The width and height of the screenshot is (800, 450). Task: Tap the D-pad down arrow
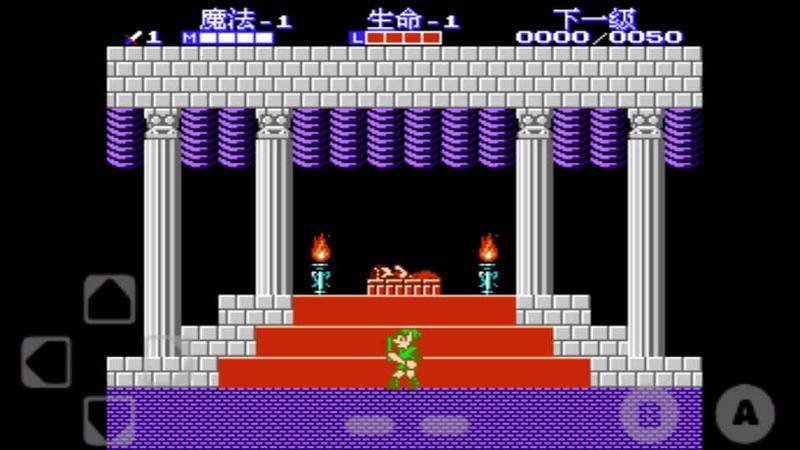click(x=109, y=419)
